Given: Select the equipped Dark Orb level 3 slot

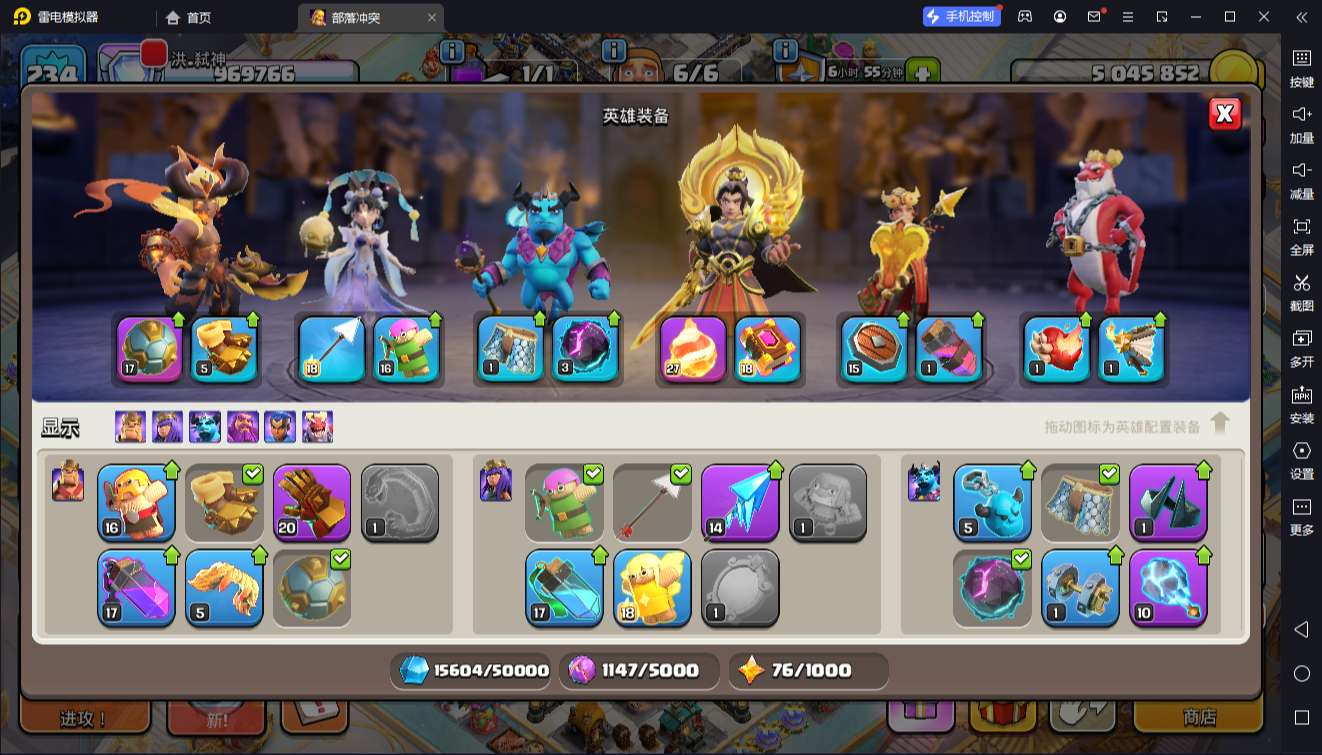Looking at the screenshot, I should tap(585, 349).
